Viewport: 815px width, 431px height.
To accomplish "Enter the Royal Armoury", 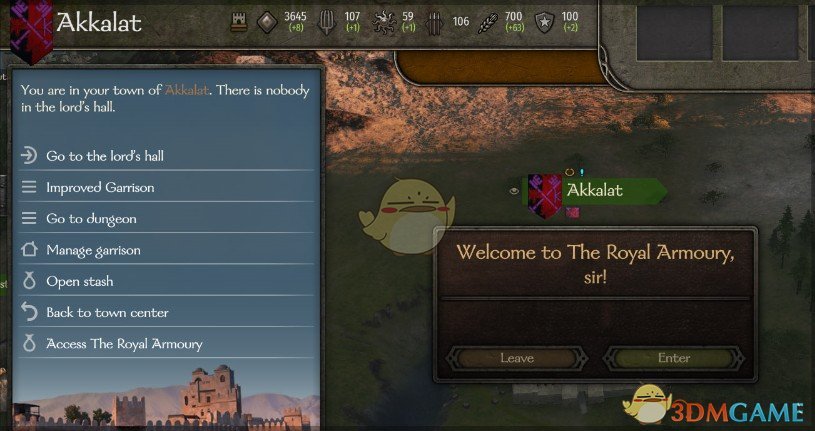I will pyautogui.click(x=674, y=358).
